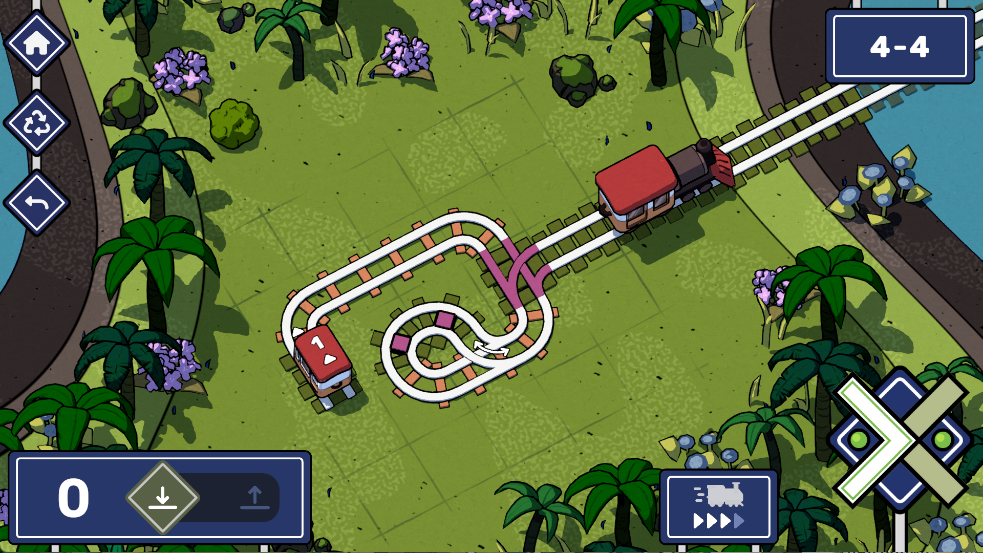
Task: Reset the track with the recycle button
Action: [x=37, y=123]
